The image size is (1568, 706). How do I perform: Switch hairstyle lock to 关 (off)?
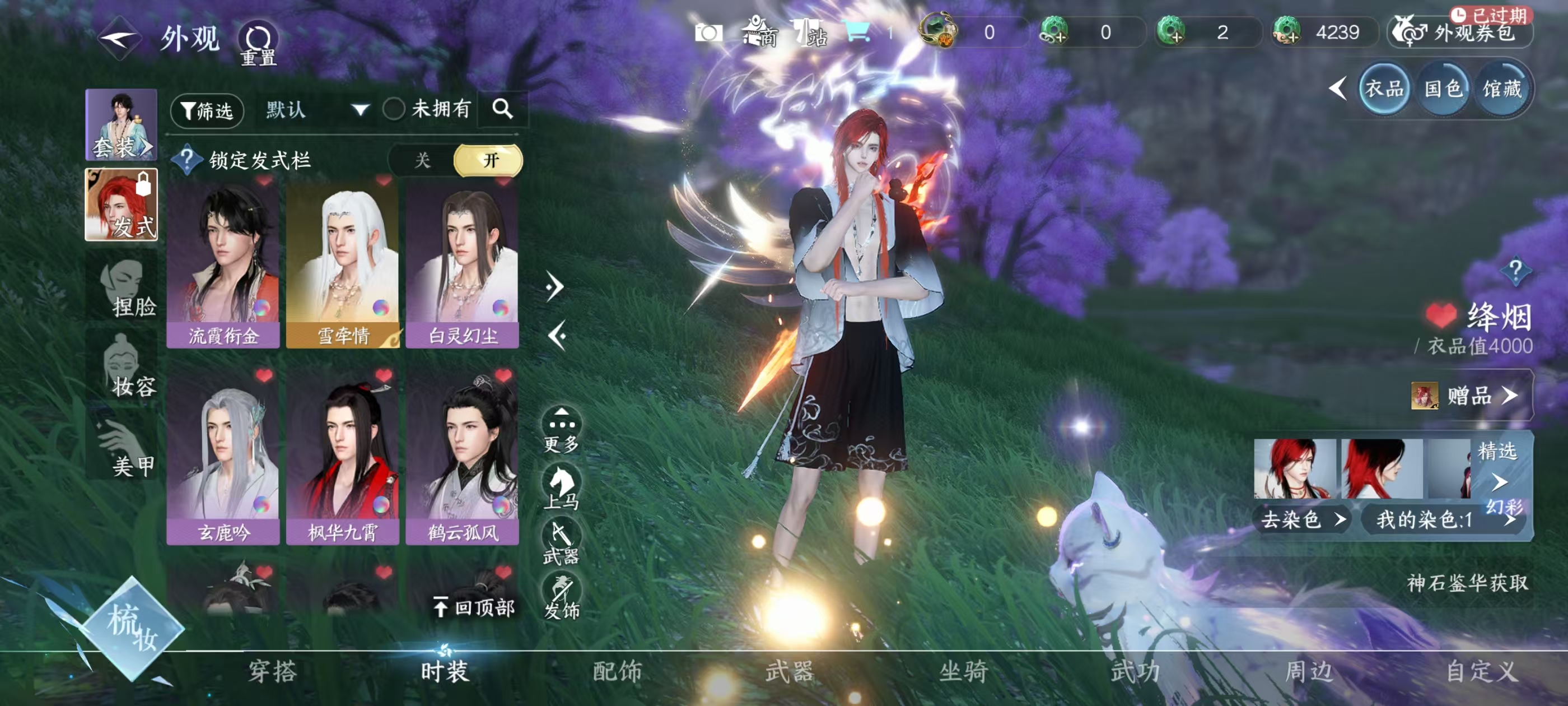coord(422,160)
